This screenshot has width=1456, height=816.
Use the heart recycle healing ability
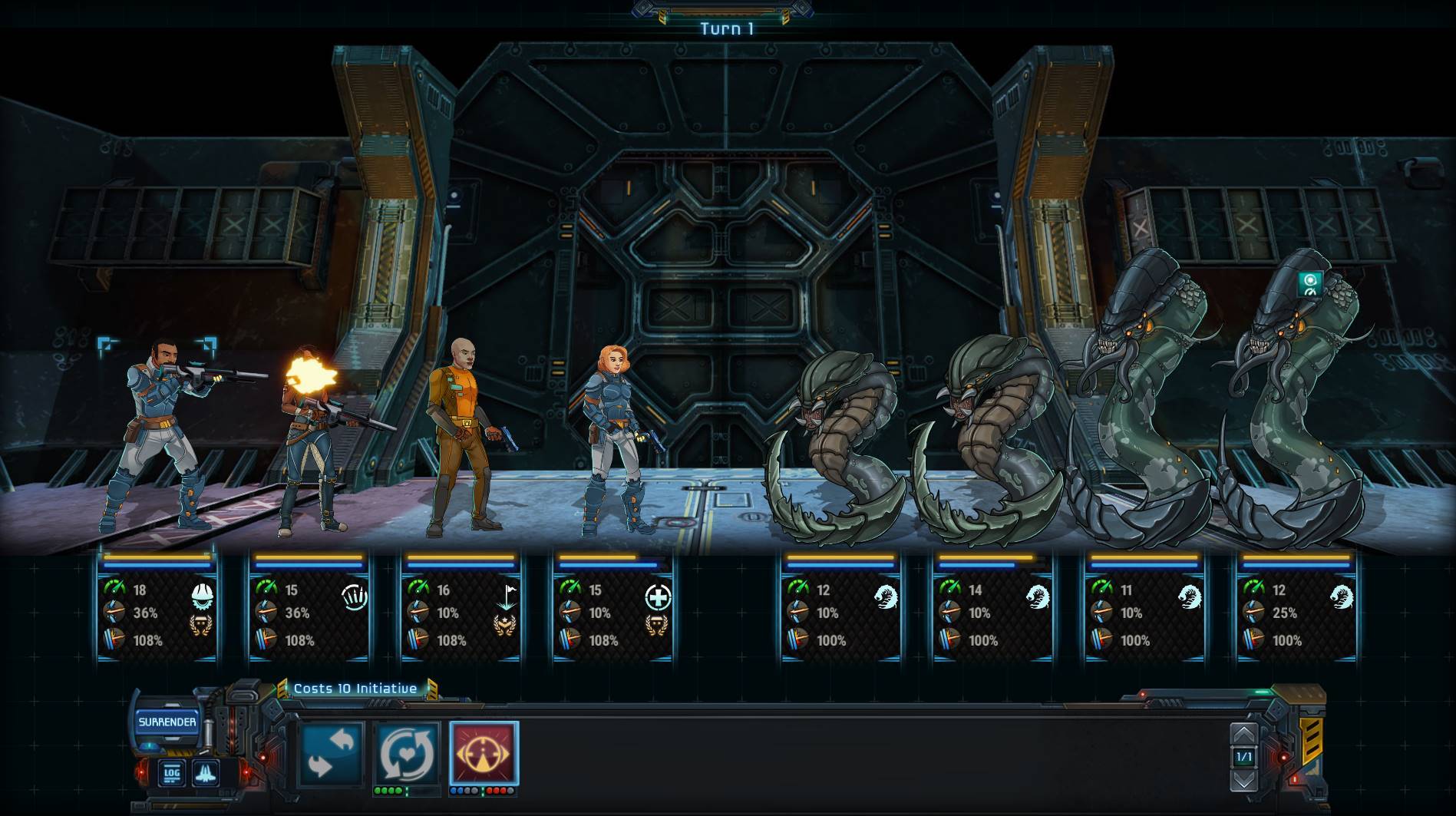(x=407, y=755)
